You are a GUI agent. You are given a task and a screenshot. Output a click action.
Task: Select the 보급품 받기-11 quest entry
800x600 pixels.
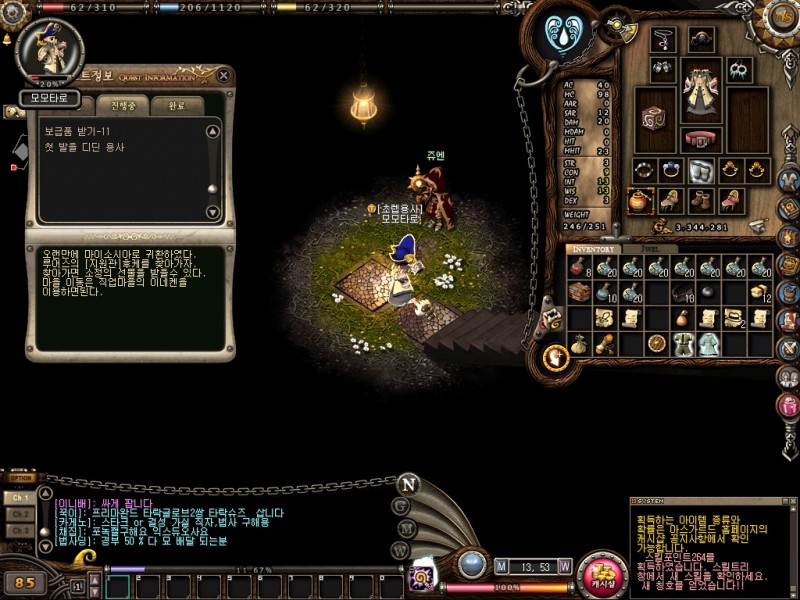[77, 131]
